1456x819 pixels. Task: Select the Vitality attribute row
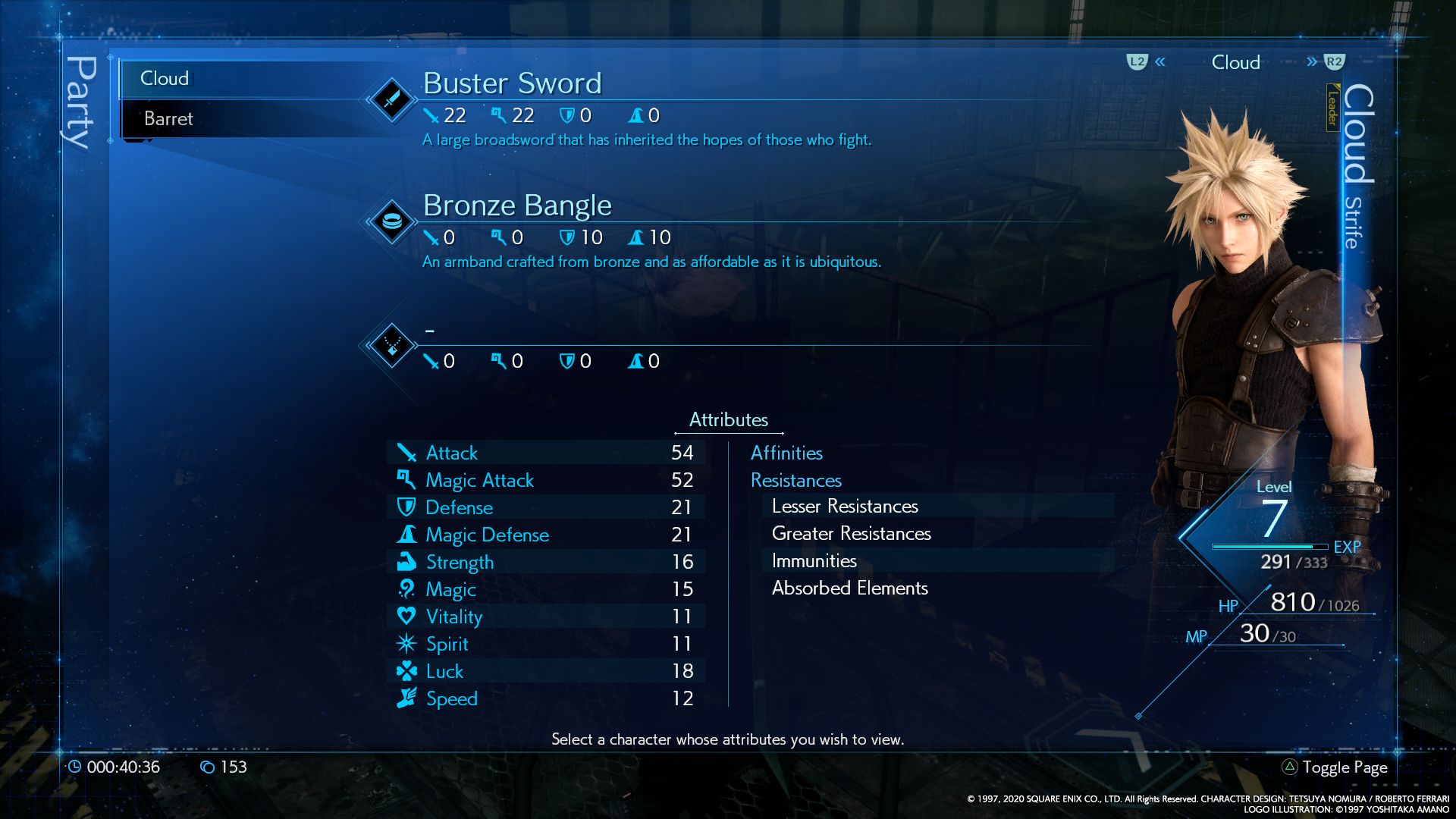546,617
